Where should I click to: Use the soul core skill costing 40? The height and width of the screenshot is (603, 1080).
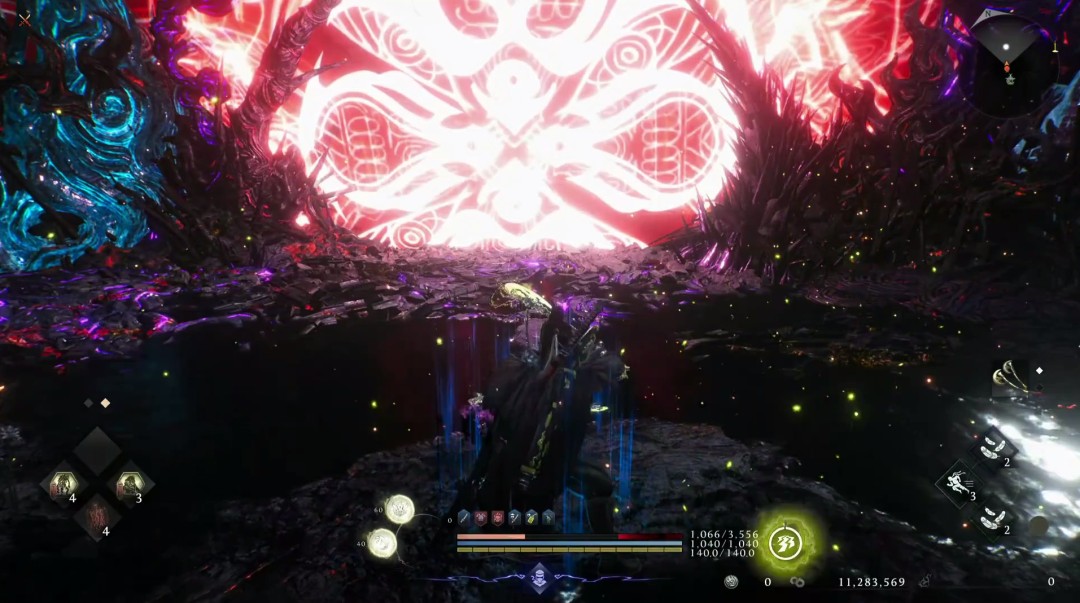382,543
